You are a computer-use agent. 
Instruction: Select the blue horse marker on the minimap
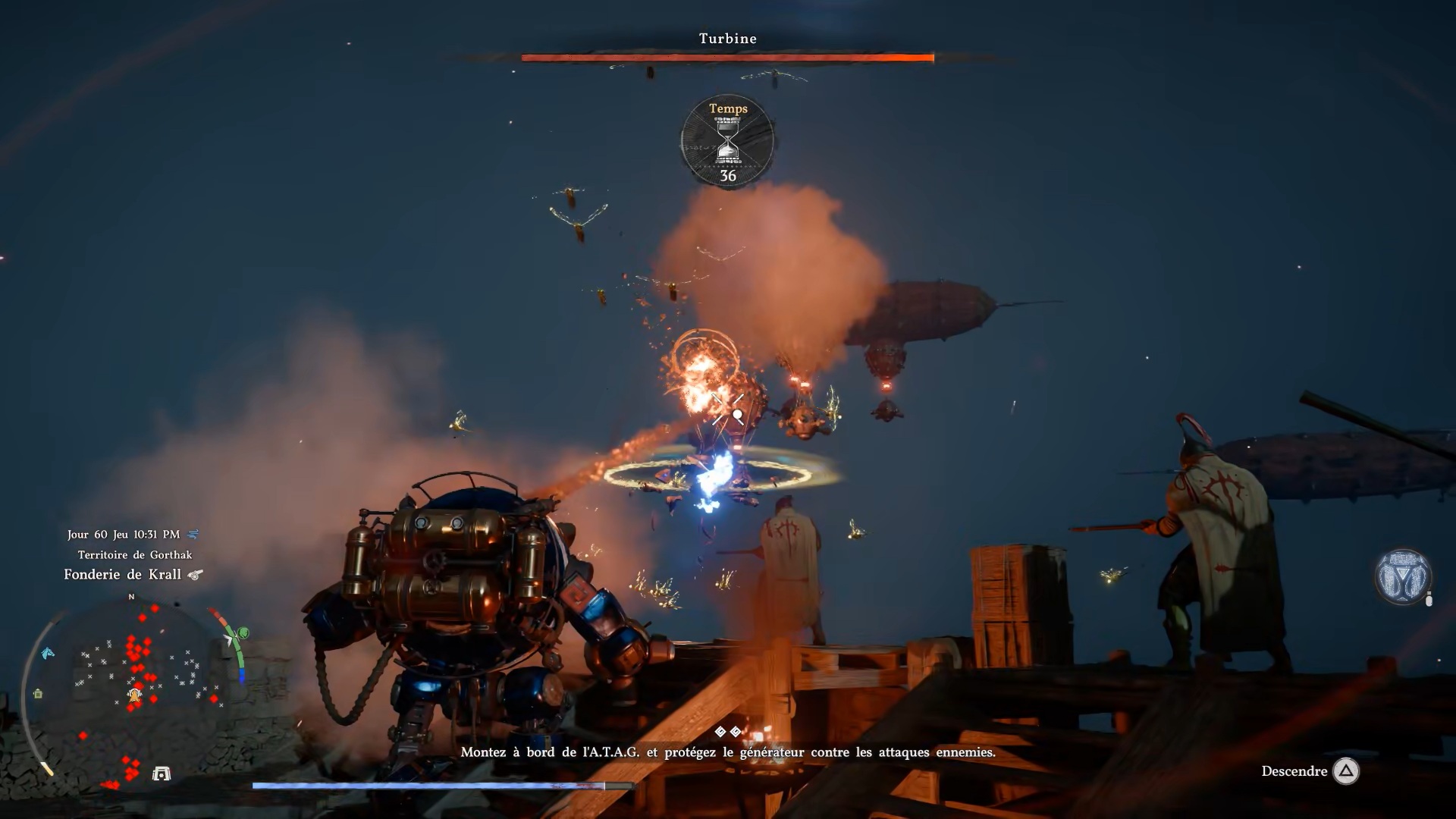coord(48,654)
